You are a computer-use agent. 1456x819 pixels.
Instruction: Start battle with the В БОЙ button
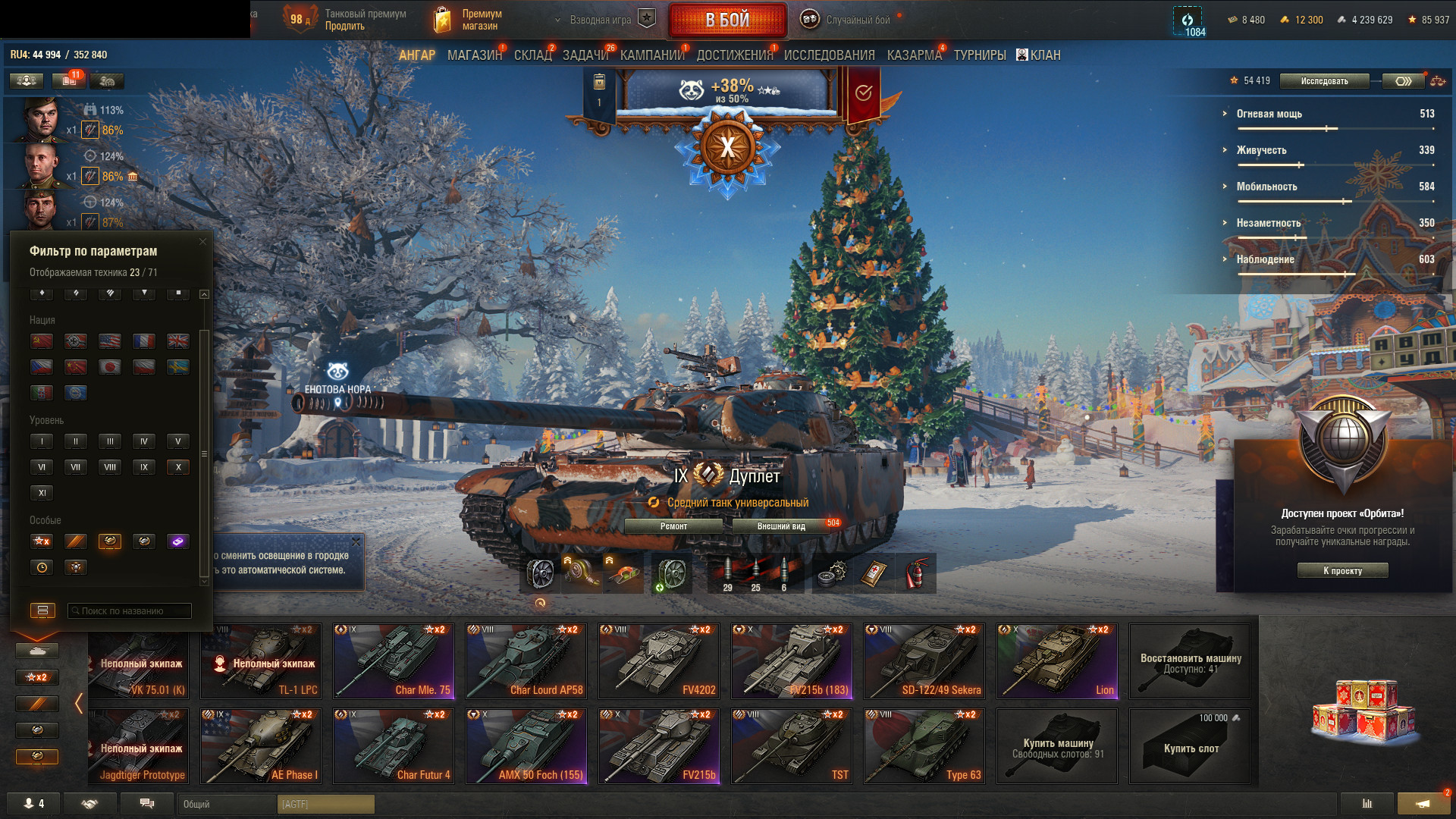[727, 20]
